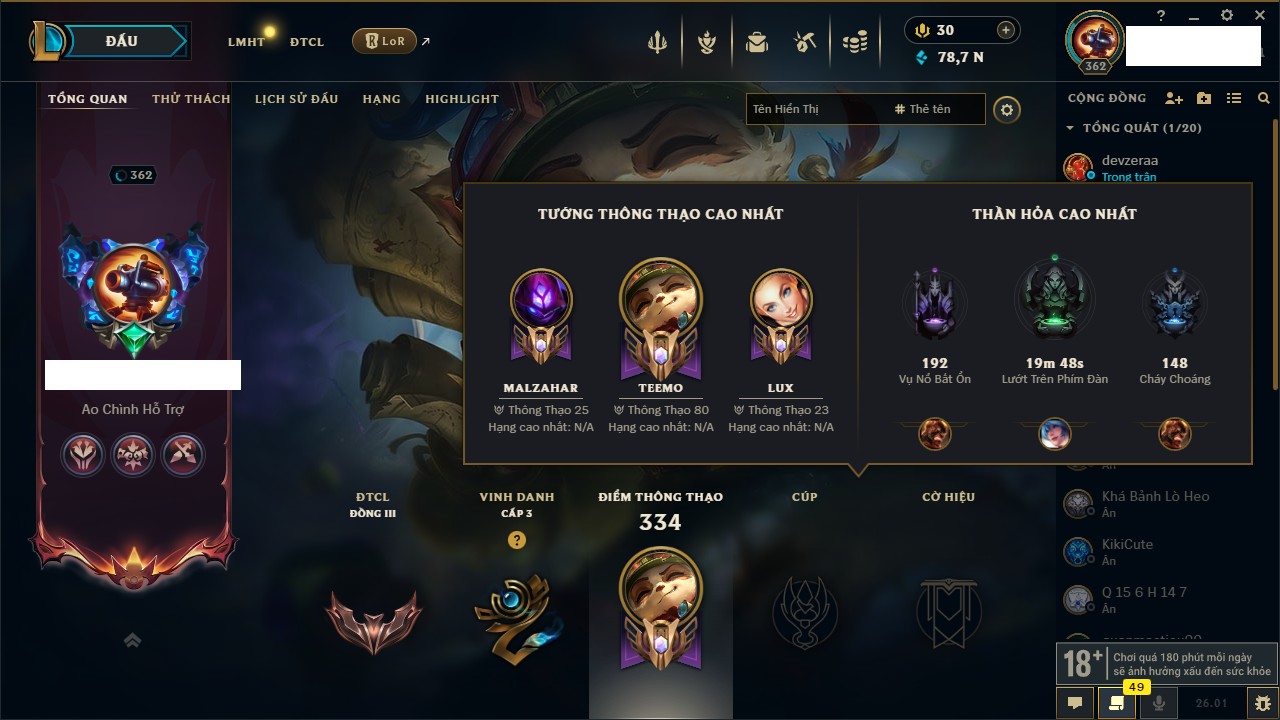
Task: Add RP with the plus button
Action: pyautogui.click(x=1005, y=30)
